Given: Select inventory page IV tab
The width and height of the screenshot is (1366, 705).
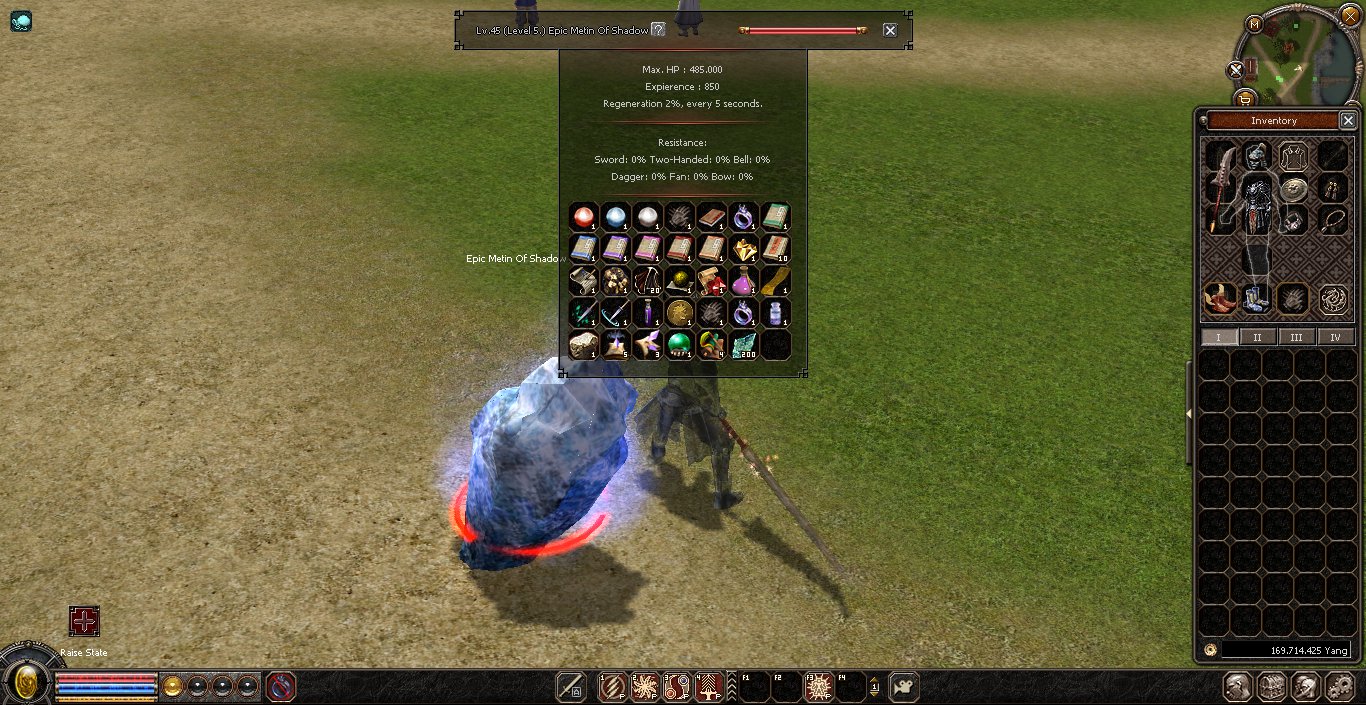Looking at the screenshot, I should point(1335,337).
